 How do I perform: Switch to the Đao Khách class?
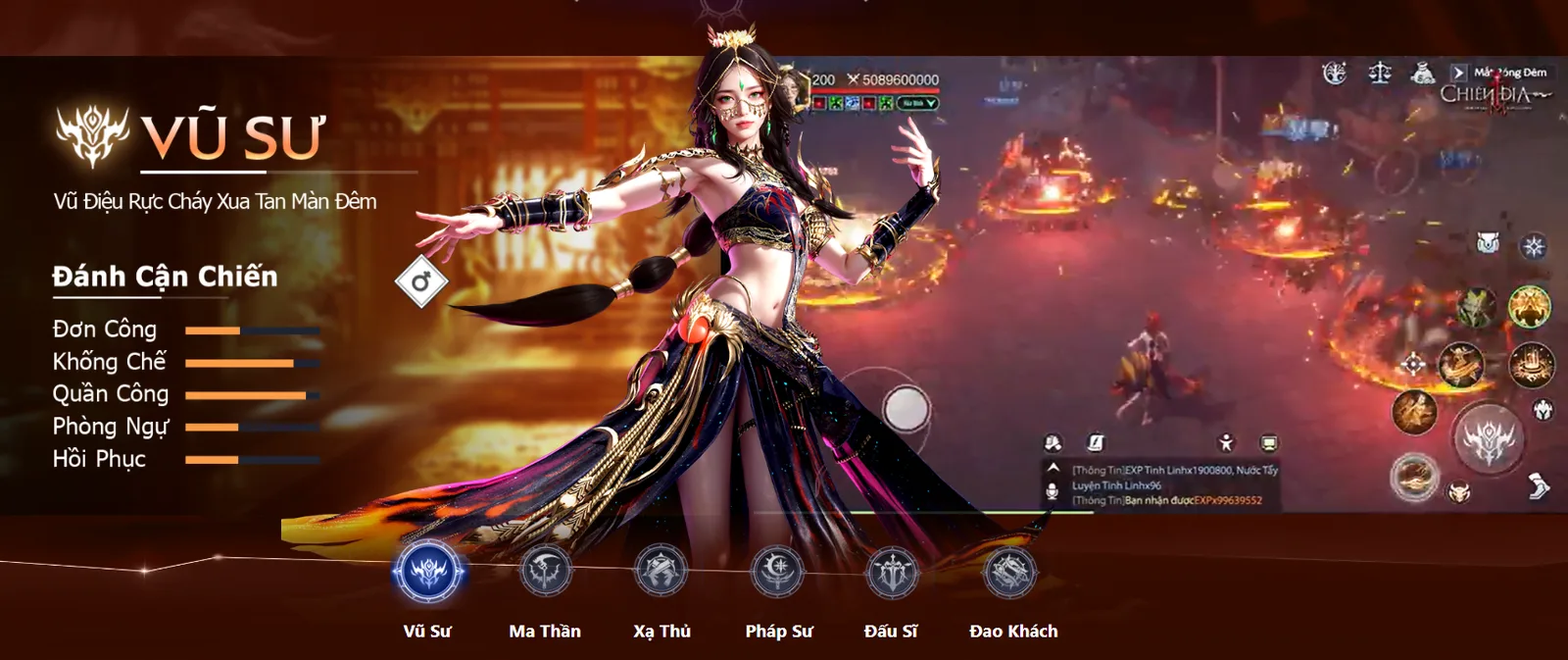coord(1010,572)
